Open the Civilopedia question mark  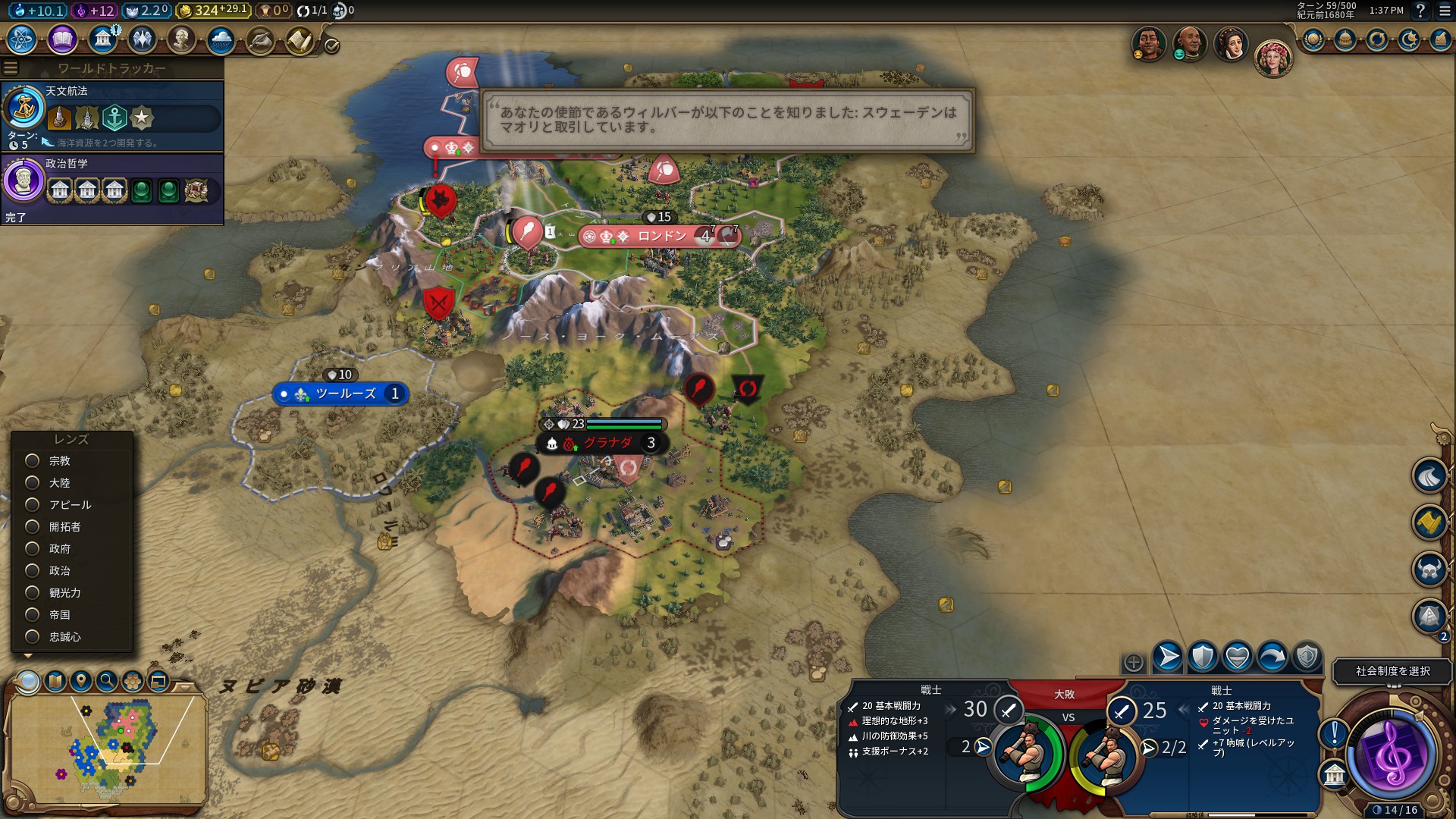click(1420, 11)
